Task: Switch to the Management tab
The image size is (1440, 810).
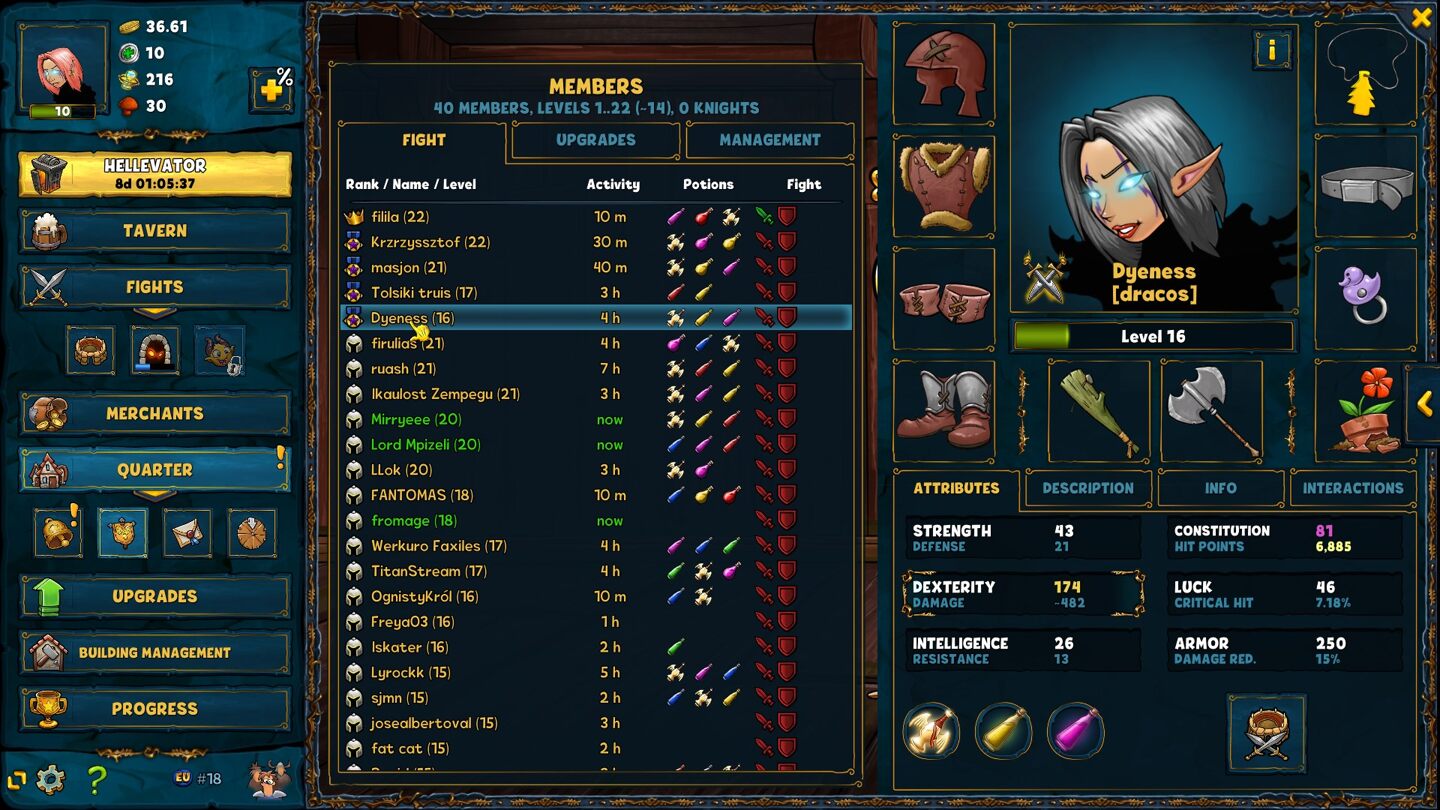Action: 769,140
